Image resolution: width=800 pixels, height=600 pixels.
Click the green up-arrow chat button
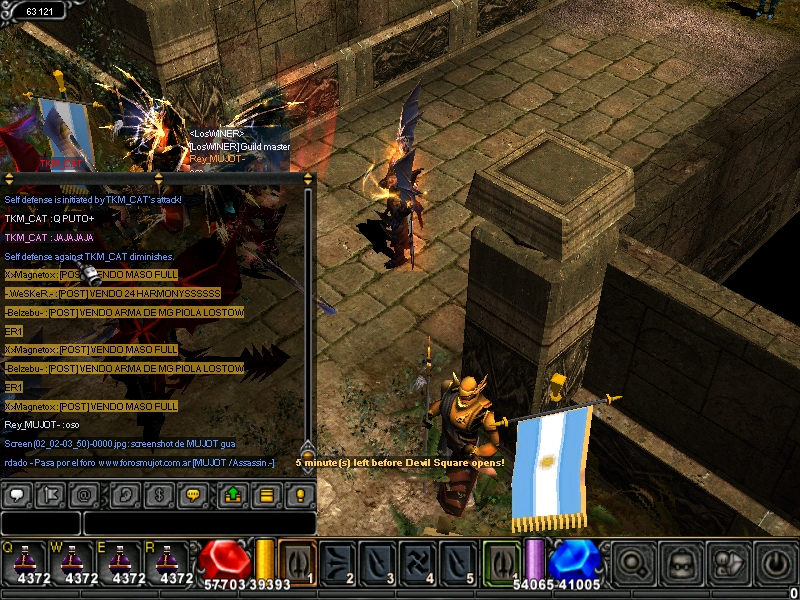232,494
